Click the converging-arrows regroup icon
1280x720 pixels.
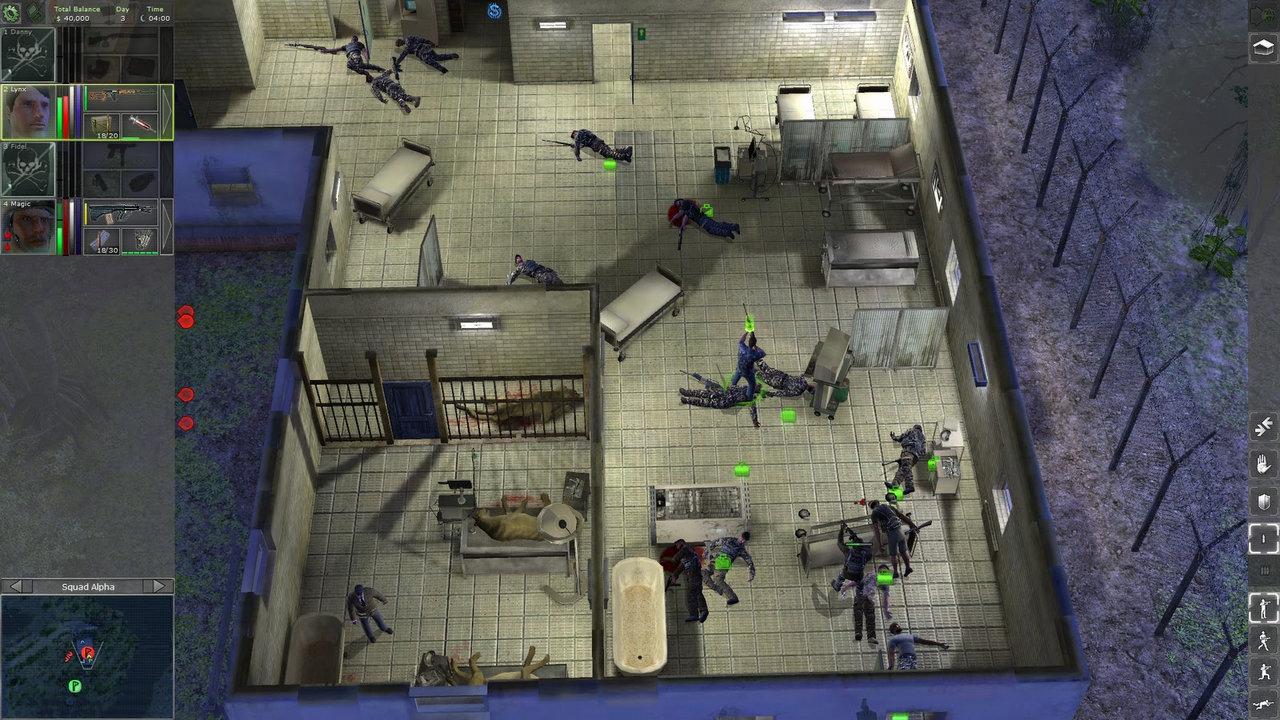point(1262,427)
